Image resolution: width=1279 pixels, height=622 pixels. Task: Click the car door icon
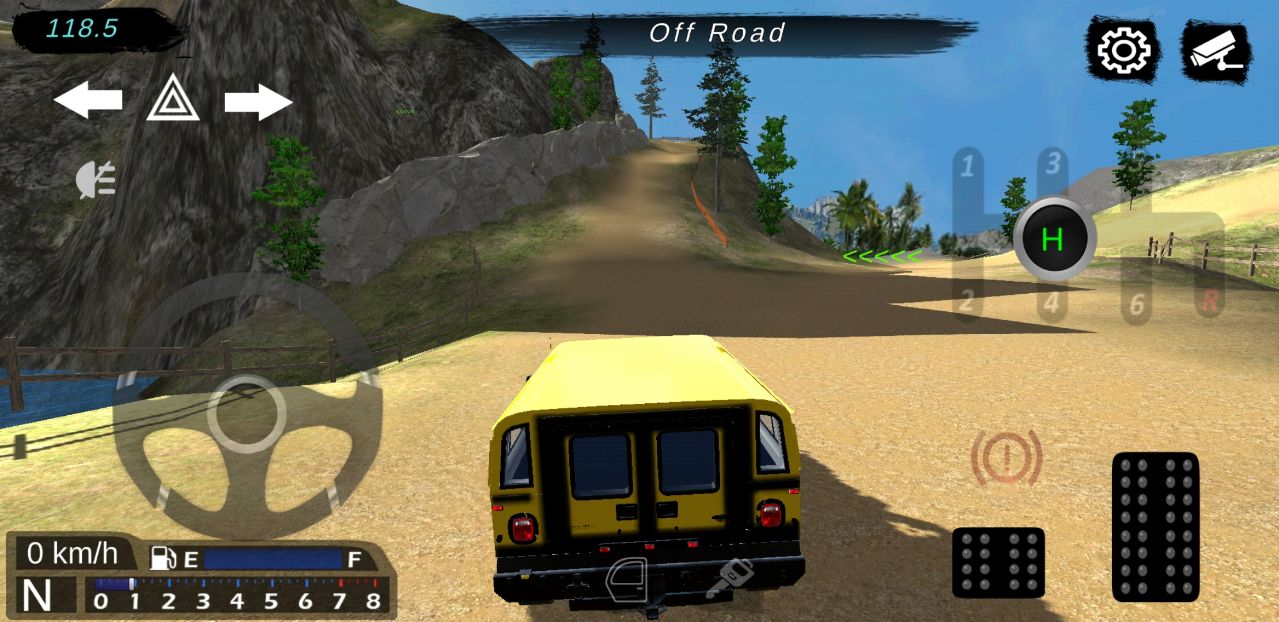(x=628, y=580)
